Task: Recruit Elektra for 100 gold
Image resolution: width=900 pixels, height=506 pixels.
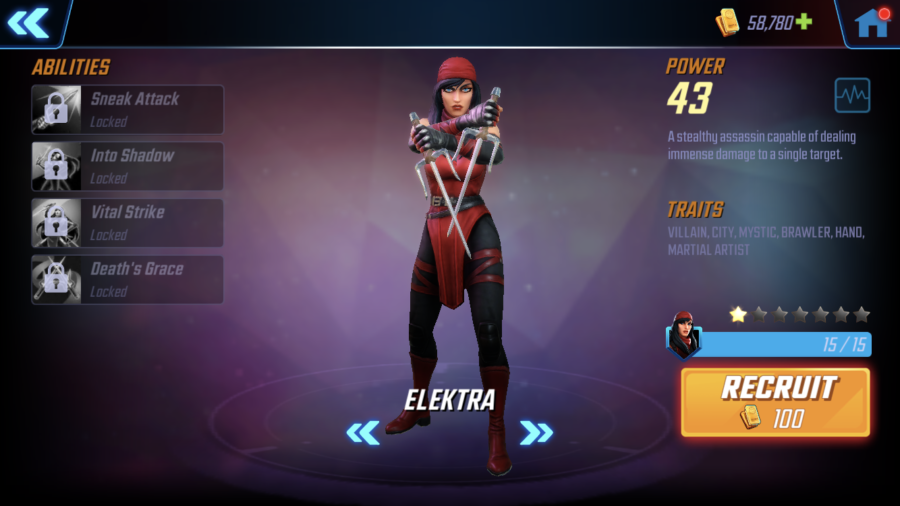Action: tap(775, 402)
